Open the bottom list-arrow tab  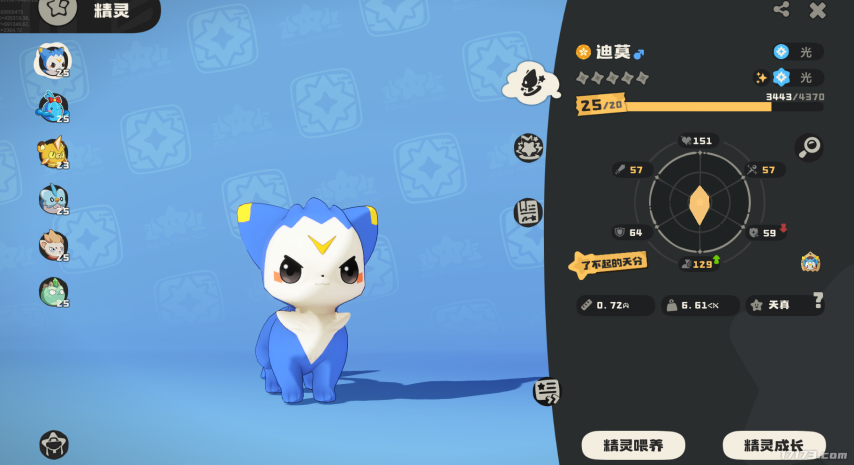pyautogui.click(x=547, y=391)
